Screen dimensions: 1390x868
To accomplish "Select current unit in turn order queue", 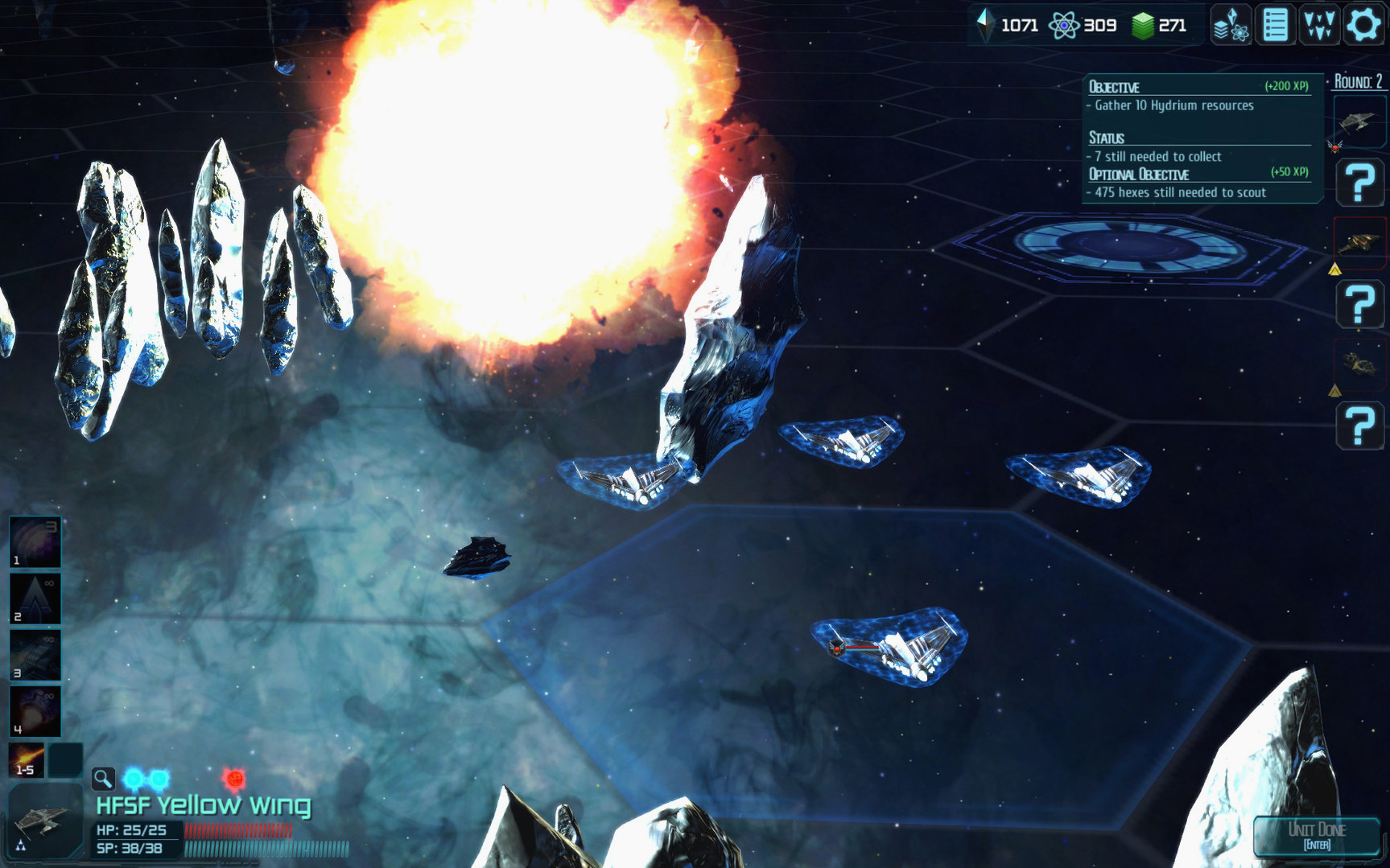I will point(1359,121).
